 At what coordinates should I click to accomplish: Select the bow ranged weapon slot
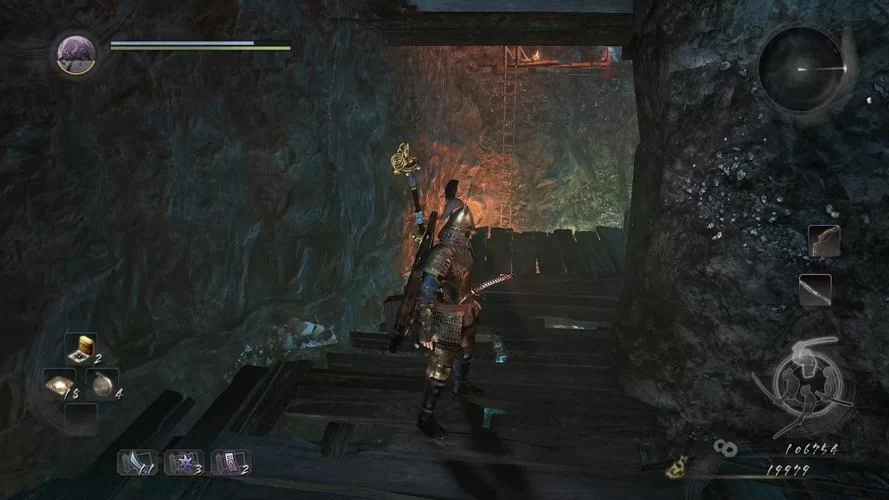824,241
